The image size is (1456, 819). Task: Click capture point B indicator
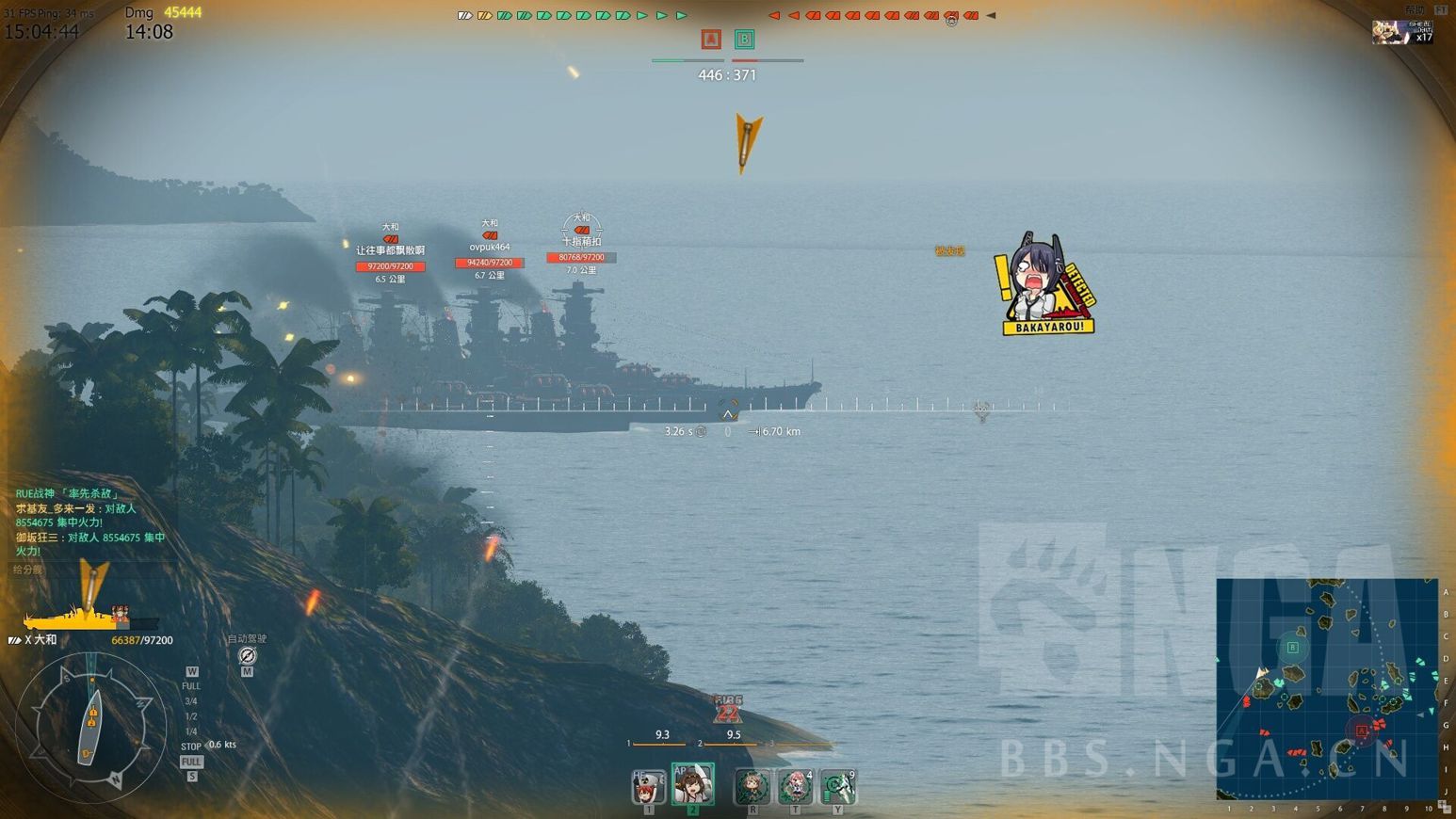tap(744, 39)
